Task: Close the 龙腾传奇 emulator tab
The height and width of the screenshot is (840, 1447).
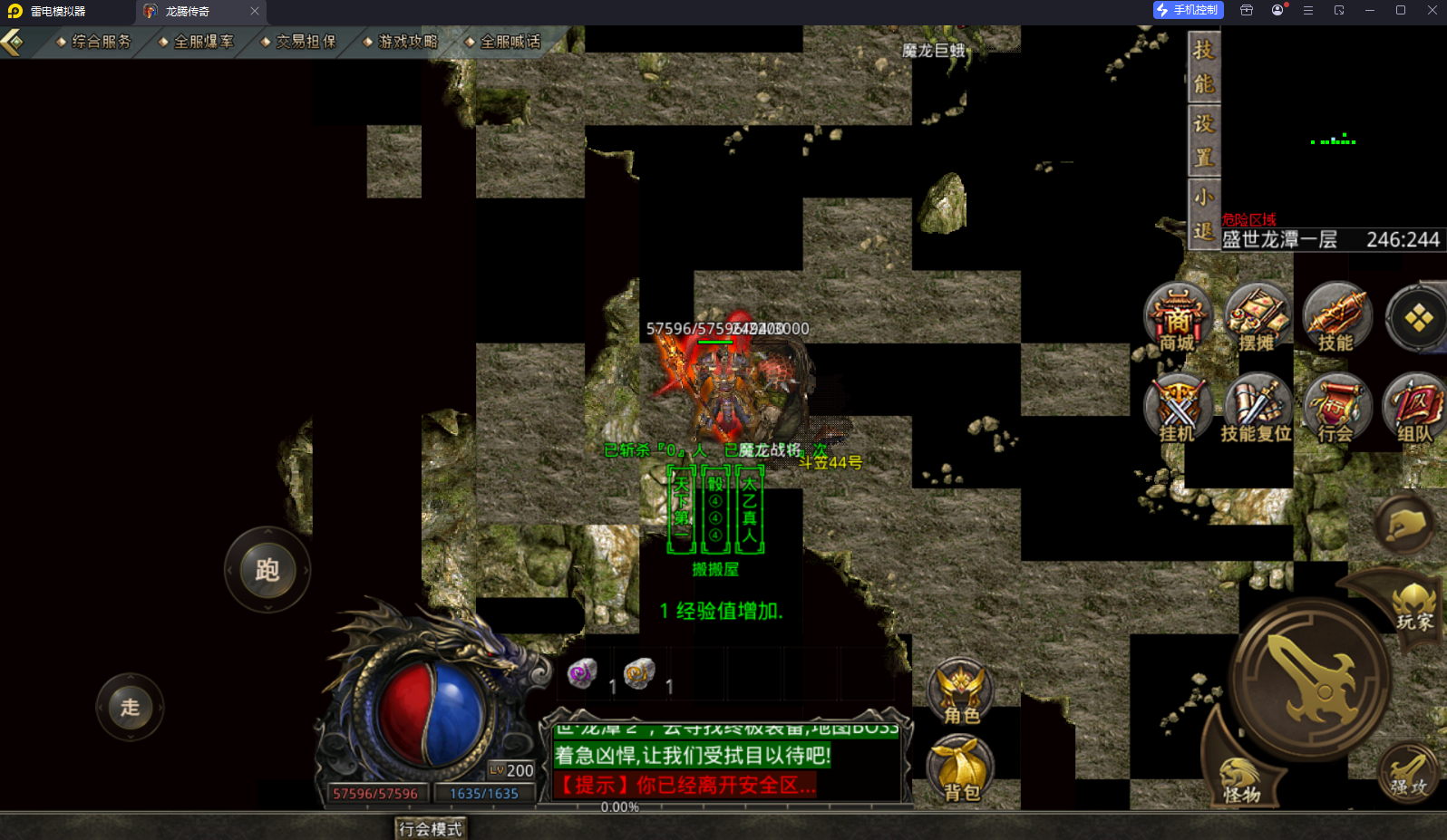Action: tap(255, 11)
